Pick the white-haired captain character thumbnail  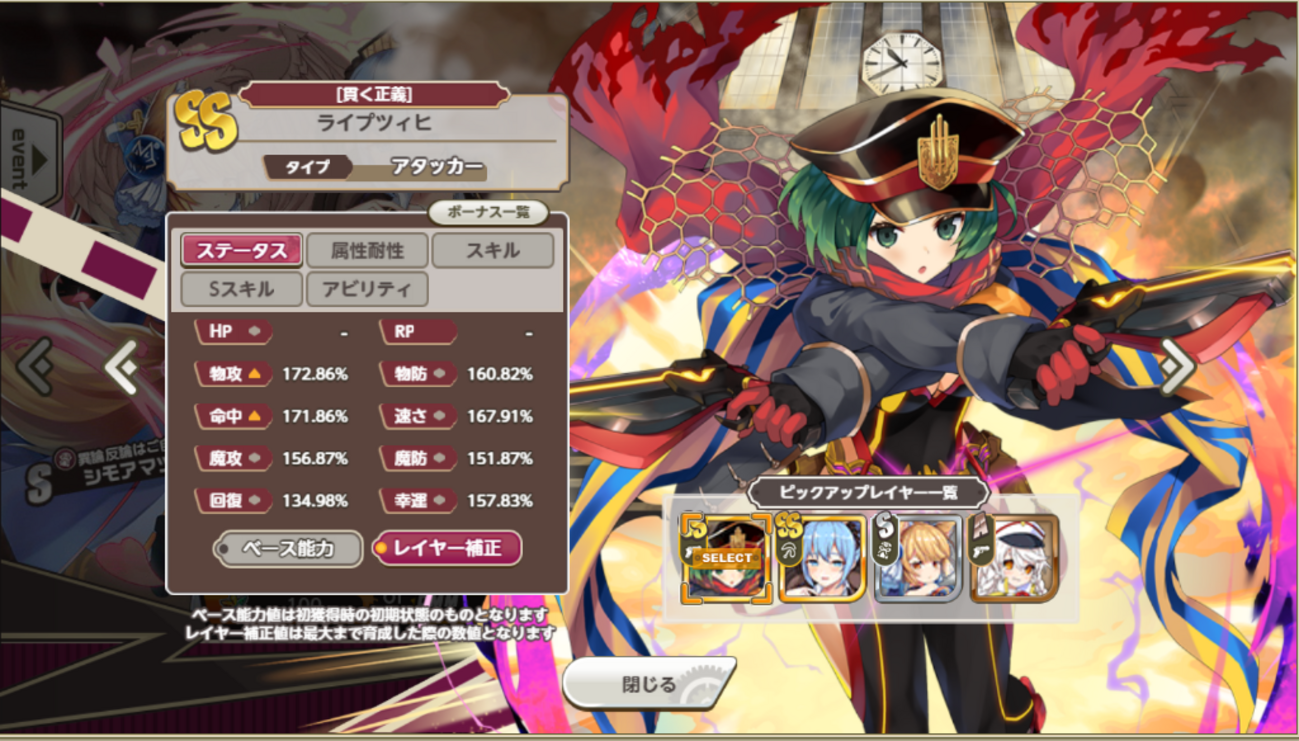point(1013,558)
